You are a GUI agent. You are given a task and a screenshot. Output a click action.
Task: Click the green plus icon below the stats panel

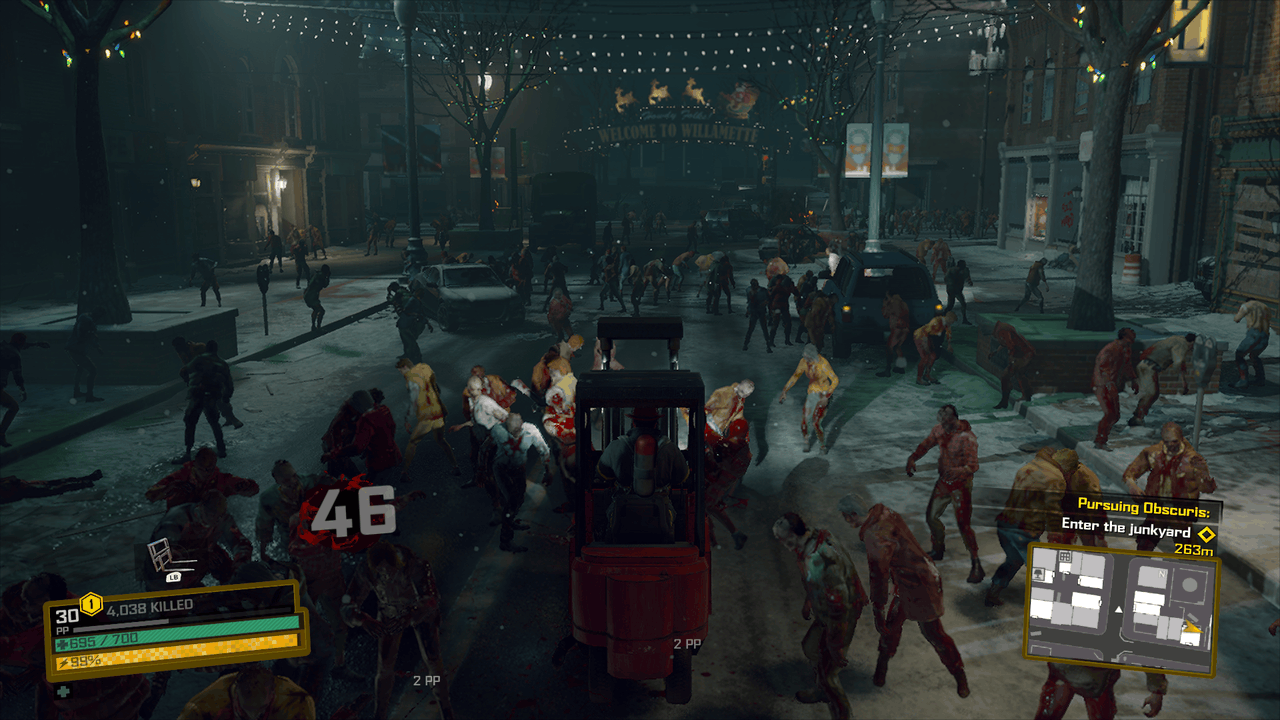pos(63,691)
